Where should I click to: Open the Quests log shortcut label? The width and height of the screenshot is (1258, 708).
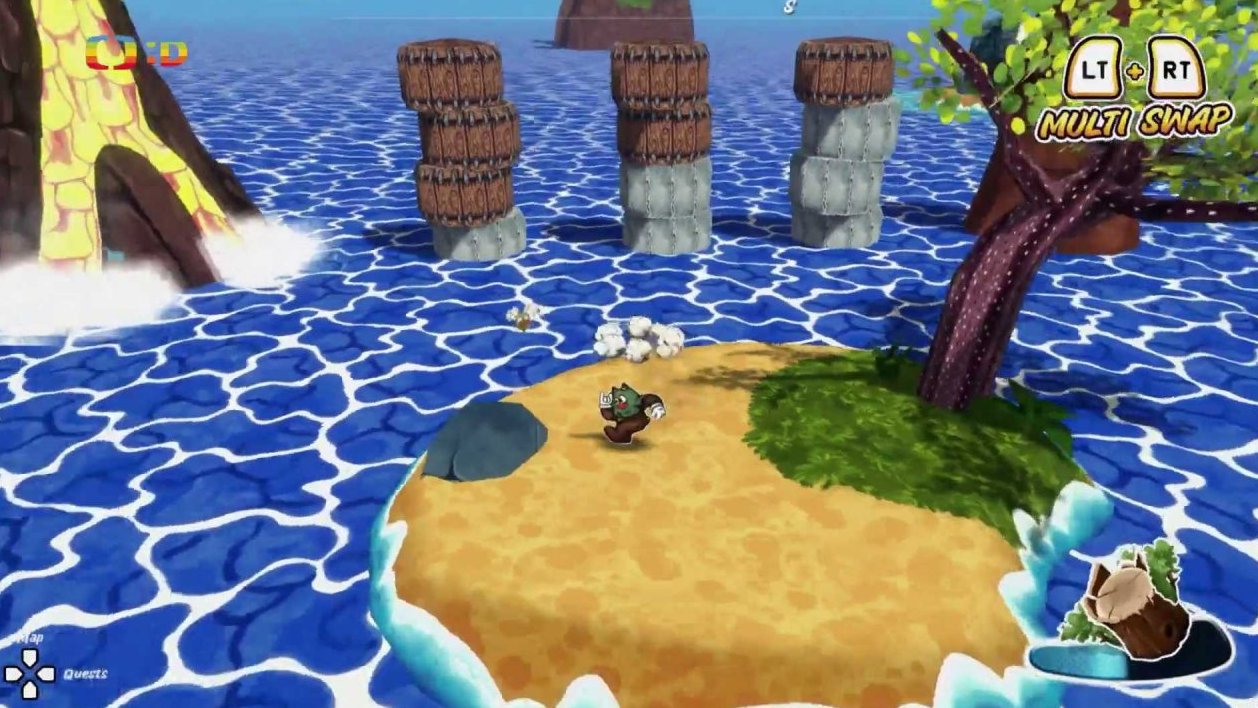pos(85,673)
